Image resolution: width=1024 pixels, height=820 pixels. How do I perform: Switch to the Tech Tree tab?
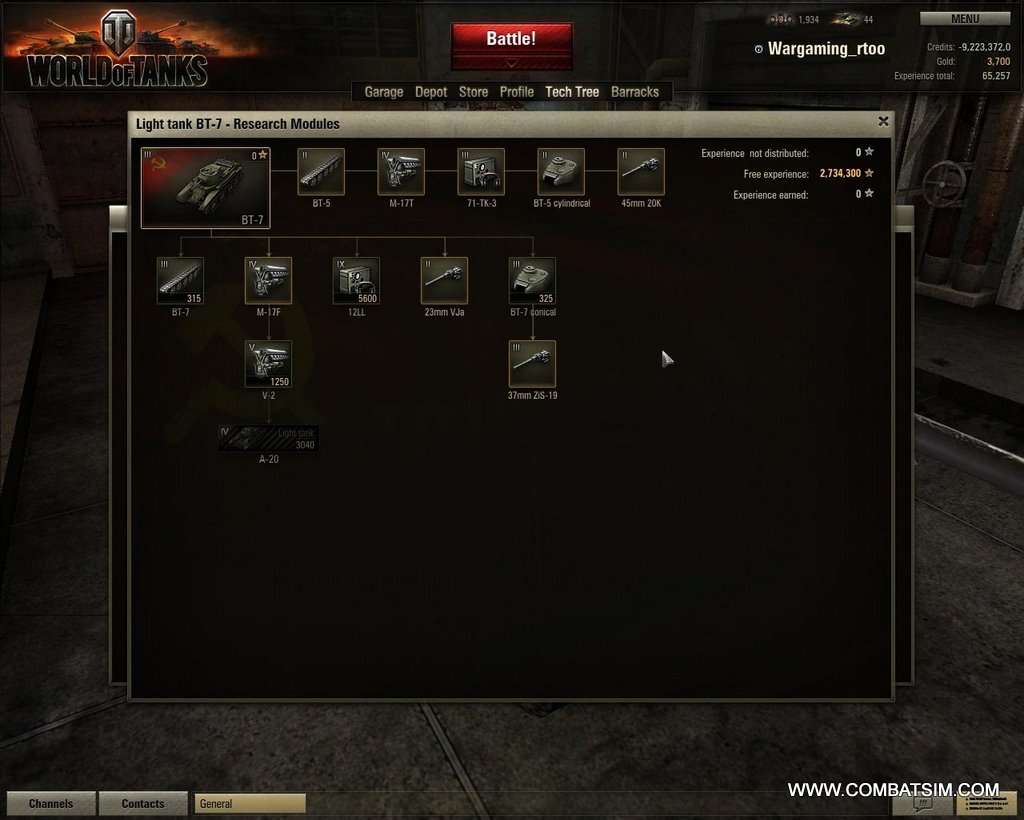point(572,92)
